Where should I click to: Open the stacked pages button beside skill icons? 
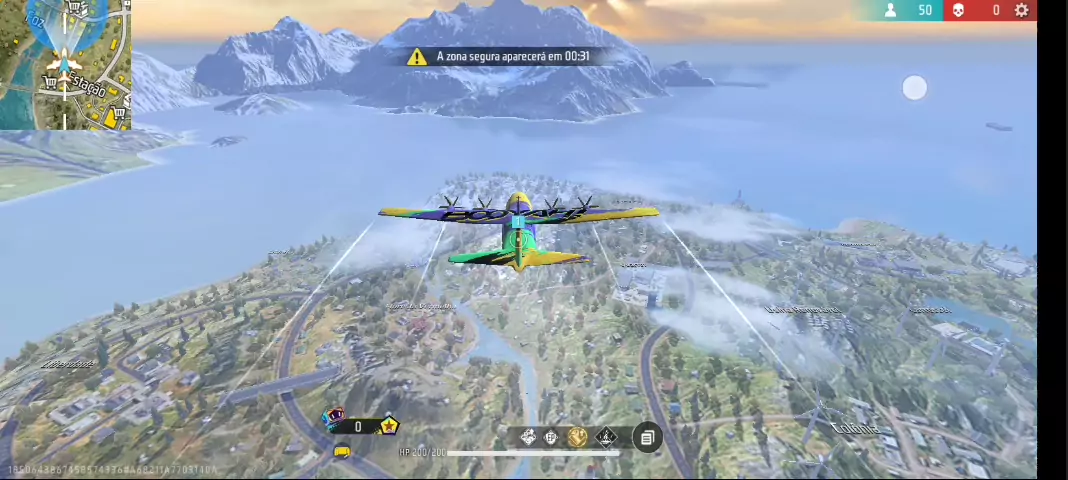pos(647,438)
